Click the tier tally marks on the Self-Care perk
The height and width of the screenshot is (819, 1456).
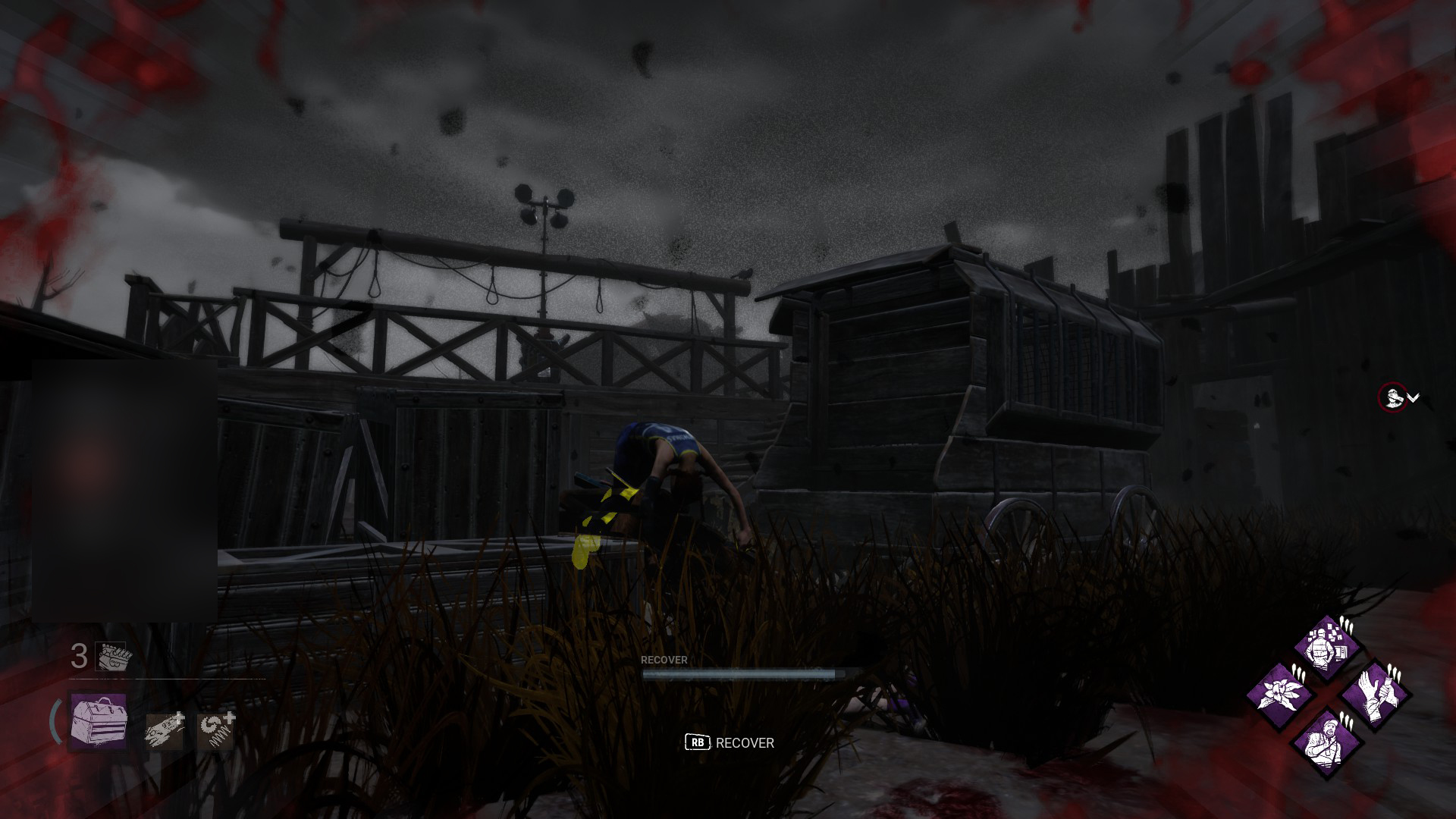coord(1395,673)
